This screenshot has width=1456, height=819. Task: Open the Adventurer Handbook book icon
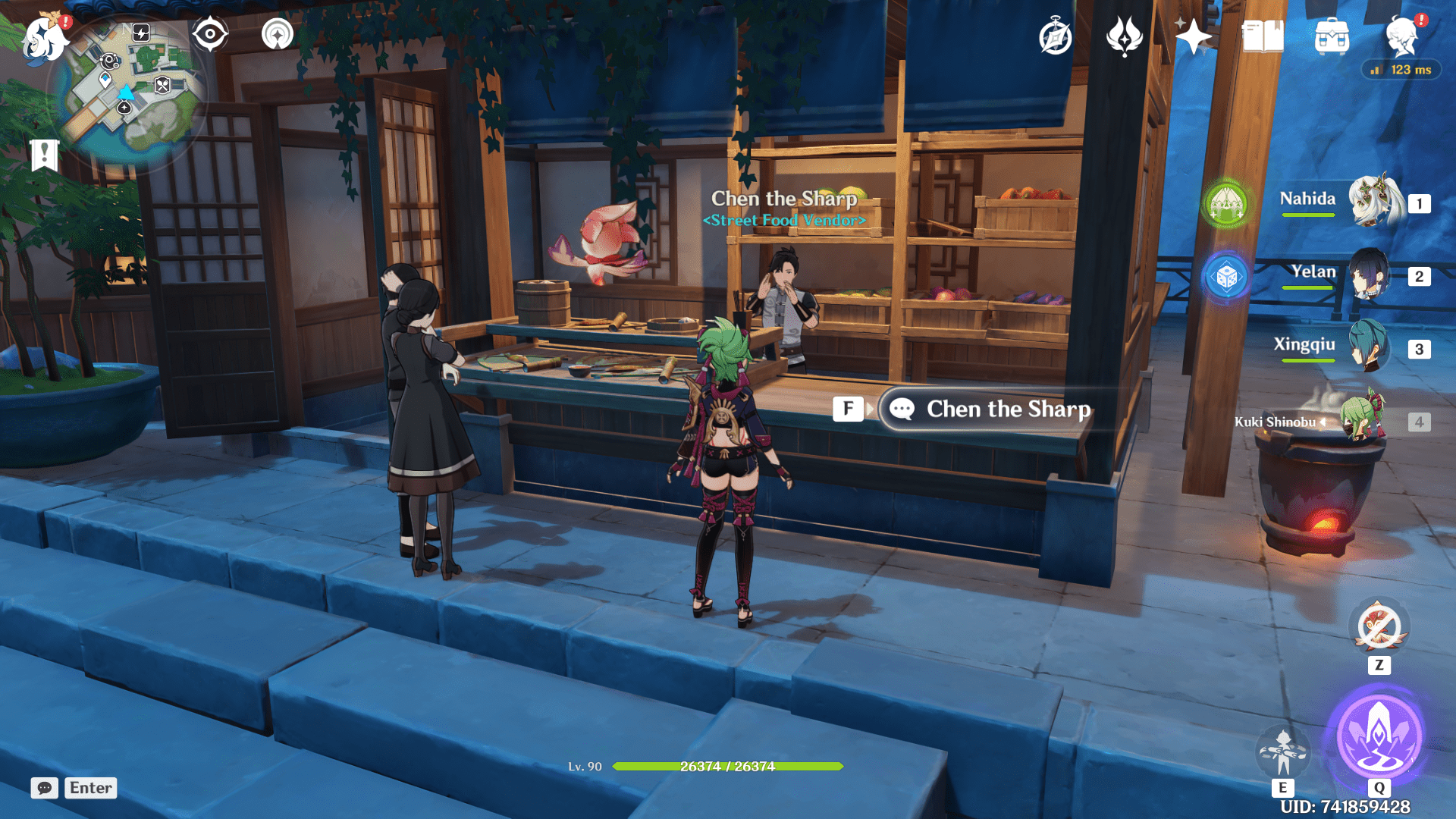click(x=1262, y=37)
